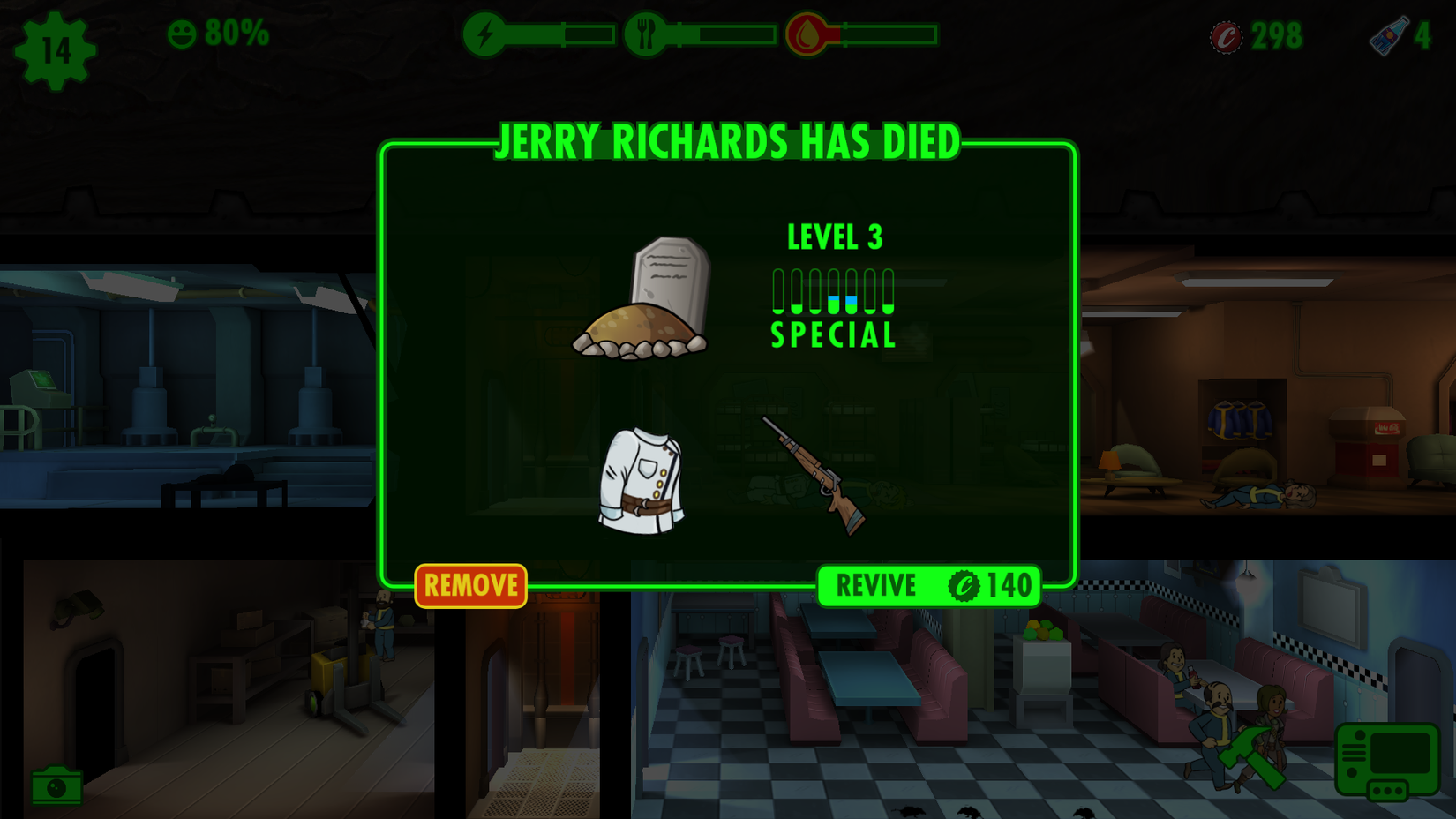Click the dialog title JERRY RICHARDS HAS DIED
The width and height of the screenshot is (1456, 819).
point(728,139)
